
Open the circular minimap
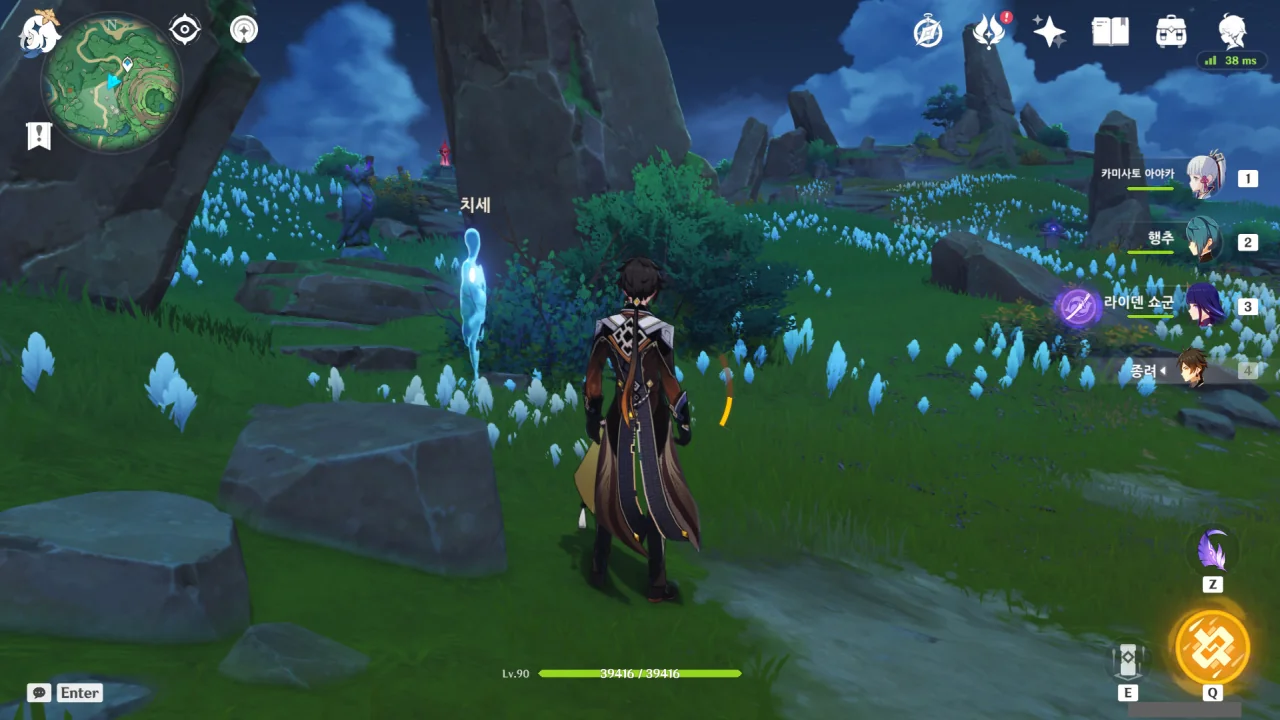[x=111, y=82]
